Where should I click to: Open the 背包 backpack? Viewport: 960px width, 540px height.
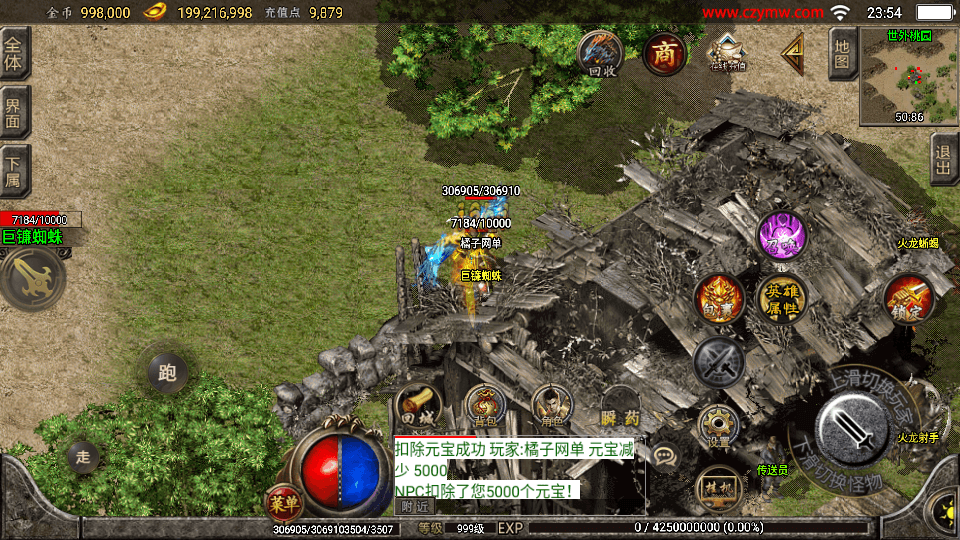click(x=486, y=406)
